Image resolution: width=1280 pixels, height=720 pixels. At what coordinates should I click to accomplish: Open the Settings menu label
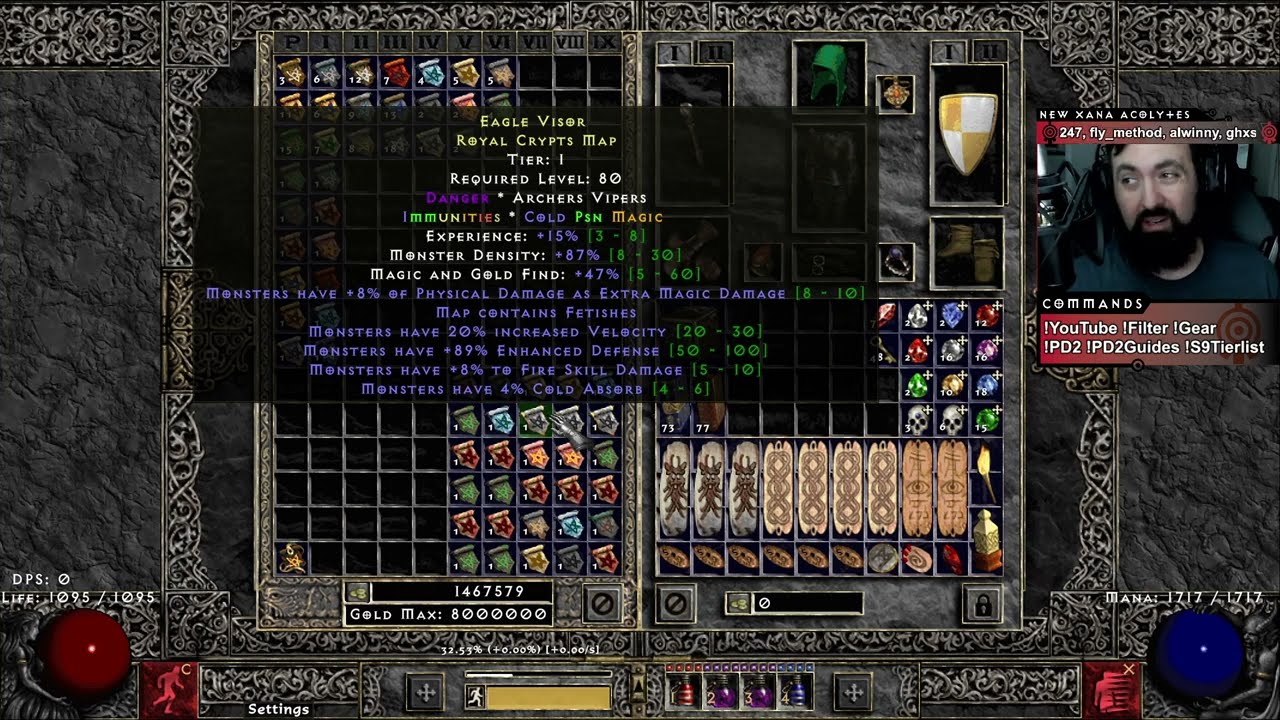point(278,709)
